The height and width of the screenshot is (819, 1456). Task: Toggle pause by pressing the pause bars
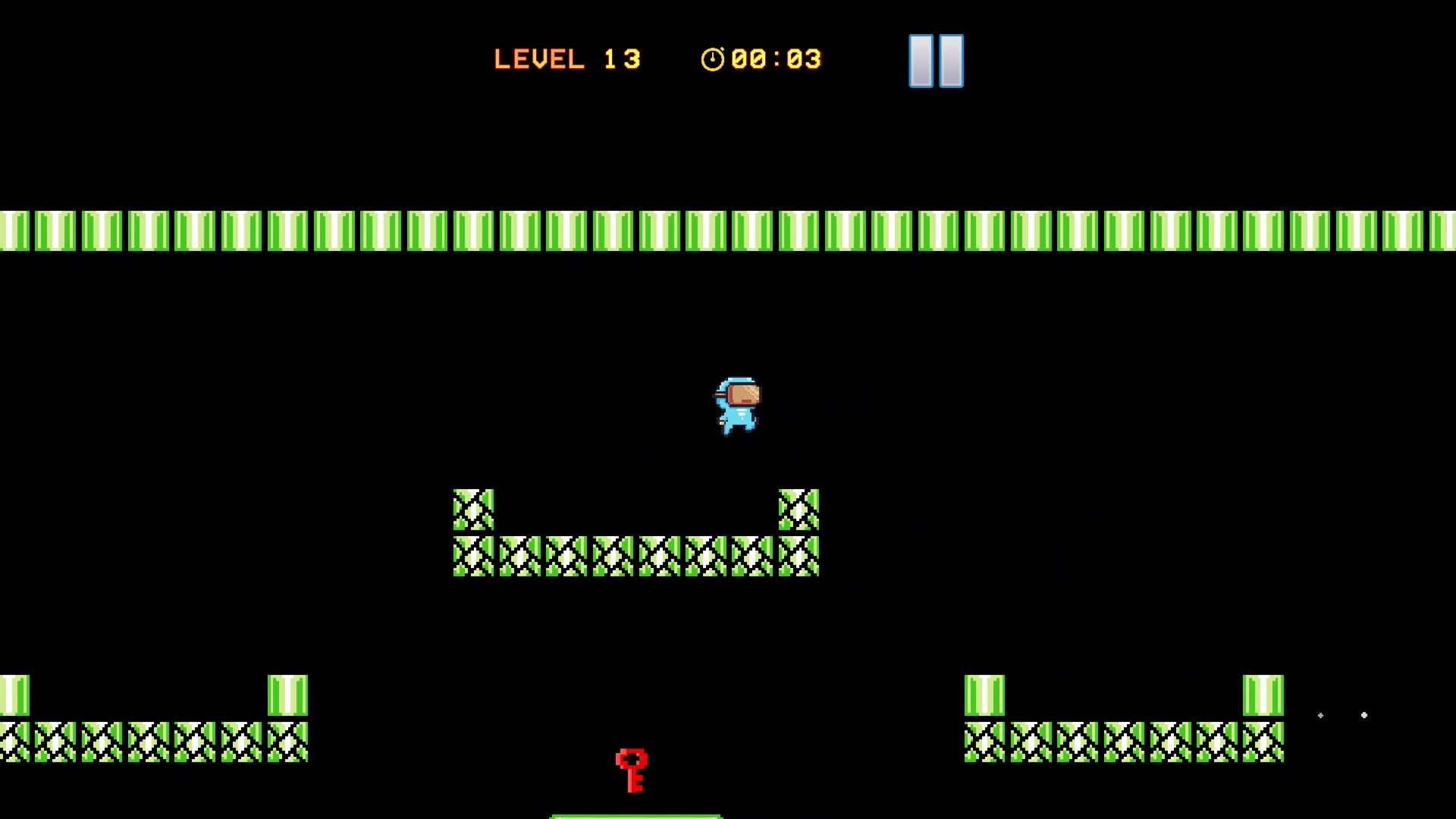tap(936, 61)
